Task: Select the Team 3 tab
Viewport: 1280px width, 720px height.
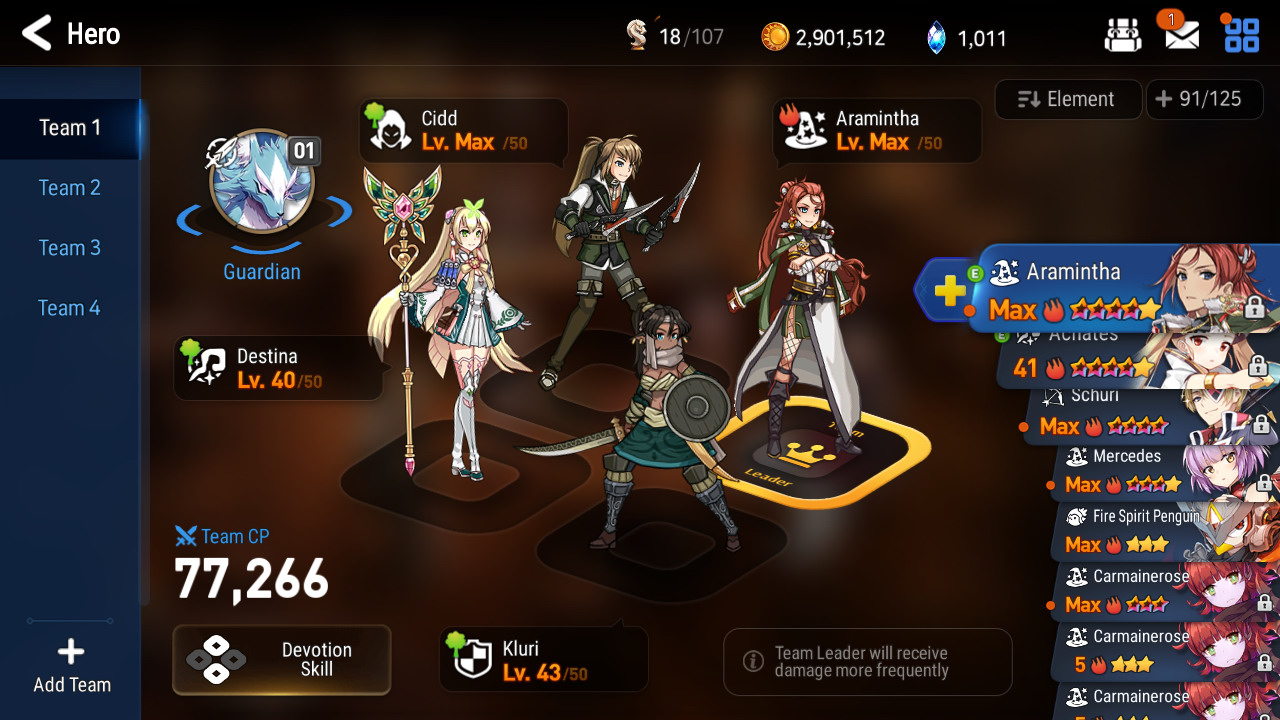Action: click(x=70, y=248)
